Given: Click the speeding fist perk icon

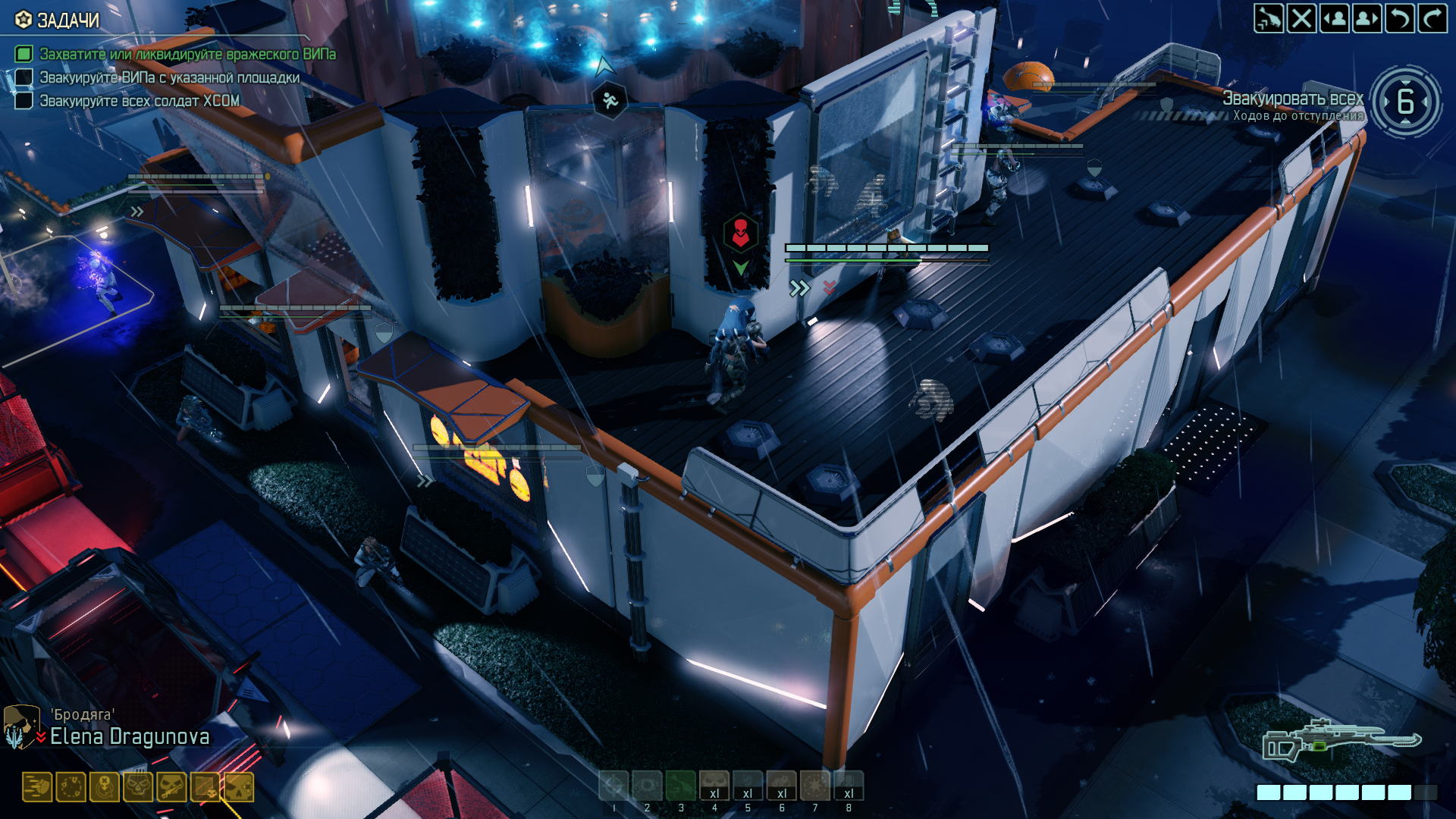Looking at the screenshot, I should coord(36,787).
